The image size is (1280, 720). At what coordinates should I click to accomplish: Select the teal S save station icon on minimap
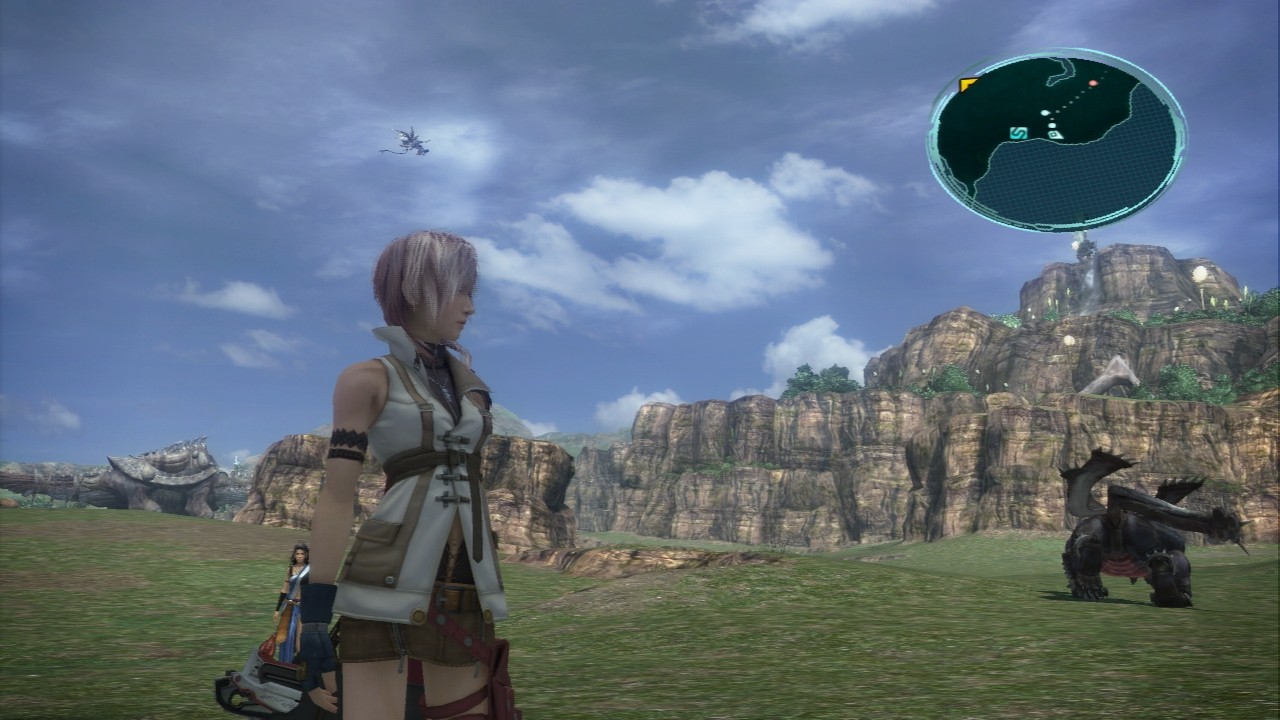point(1019,134)
